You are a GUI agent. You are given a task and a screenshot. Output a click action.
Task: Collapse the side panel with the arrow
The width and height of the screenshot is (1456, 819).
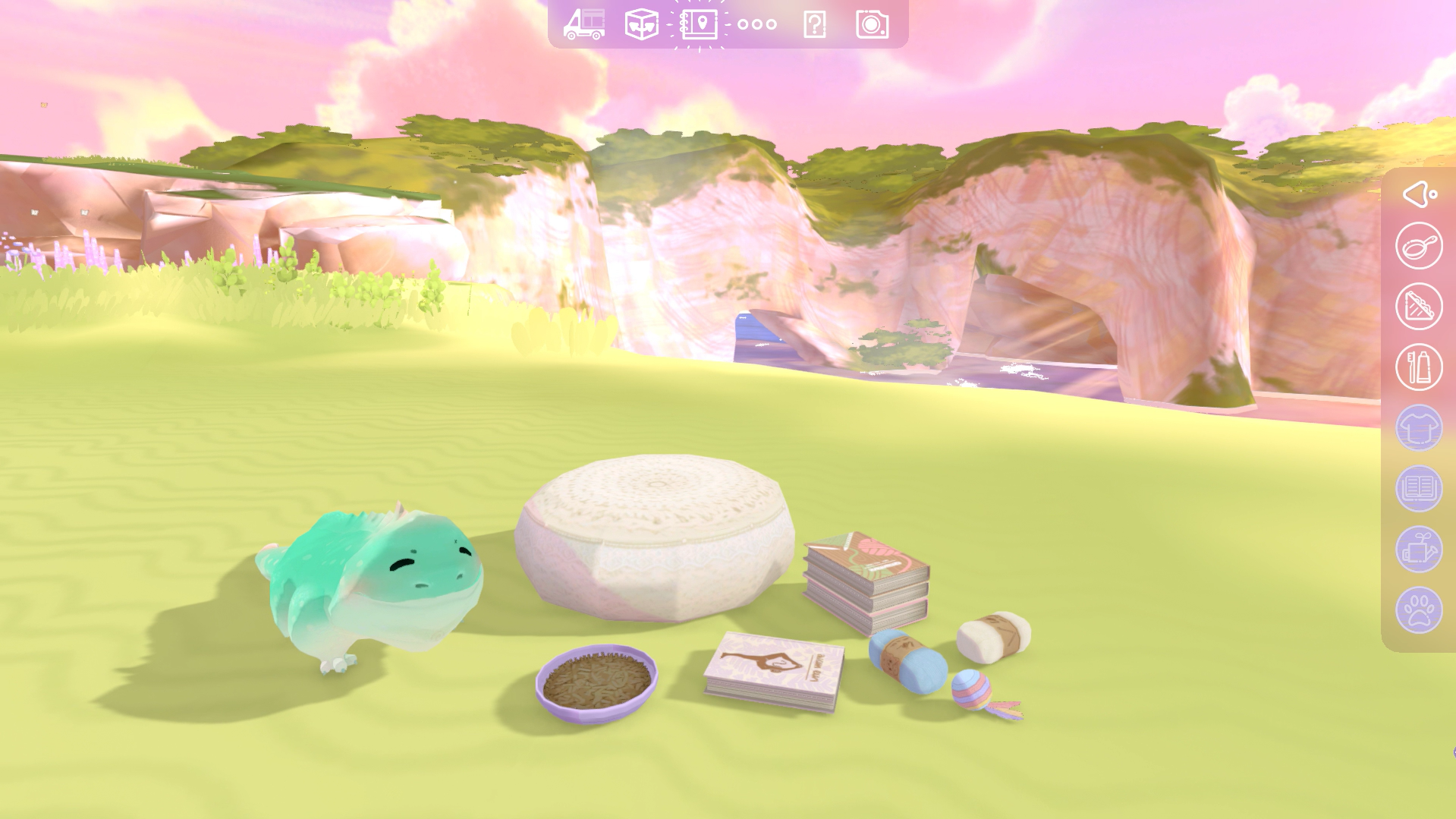point(1418,194)
